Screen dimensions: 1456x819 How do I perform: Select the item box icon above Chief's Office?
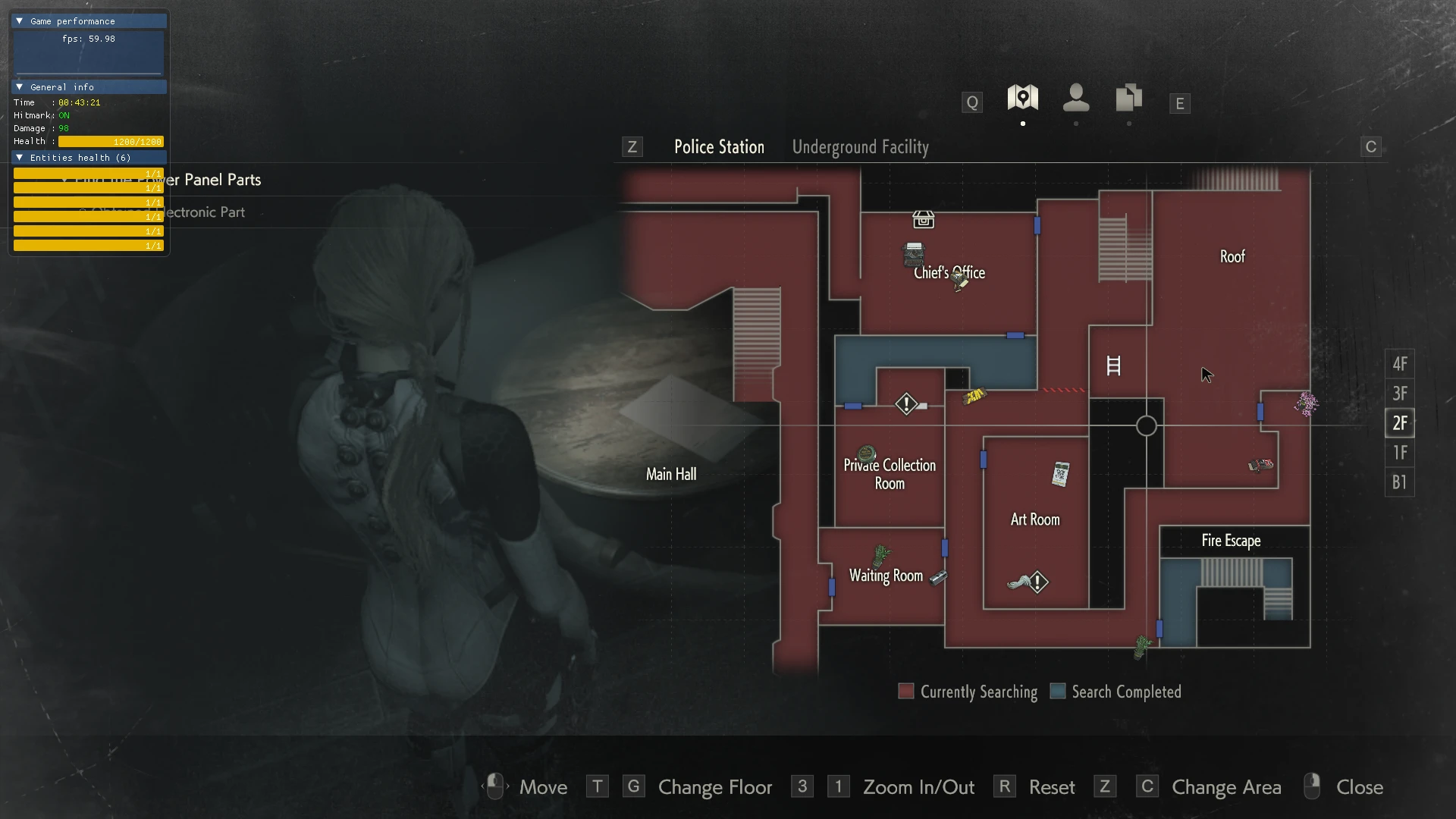point(923,220)
